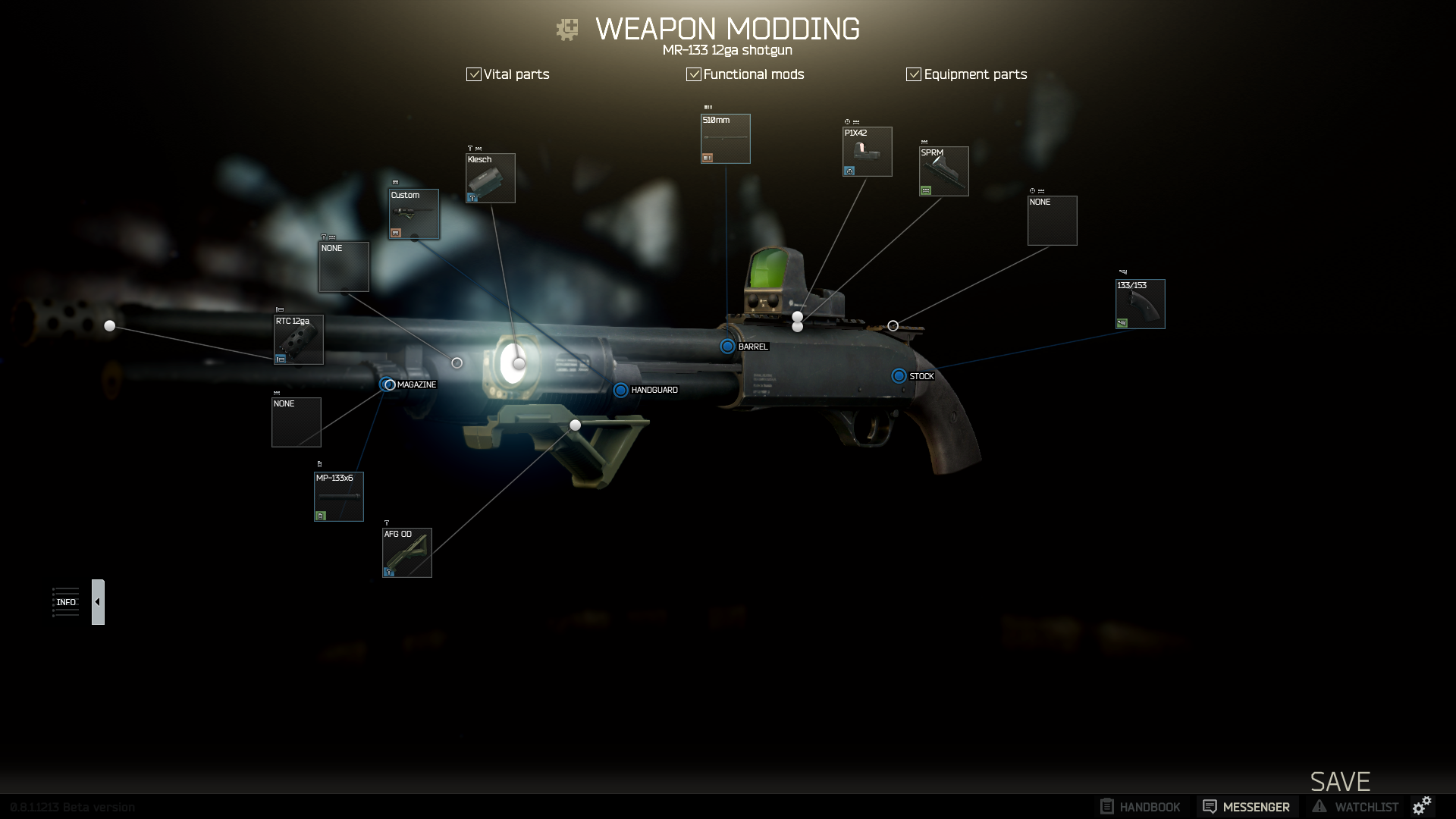Click the STOCK attachment node
Screen dimensions: 1456x819
[x=899, y=376]
